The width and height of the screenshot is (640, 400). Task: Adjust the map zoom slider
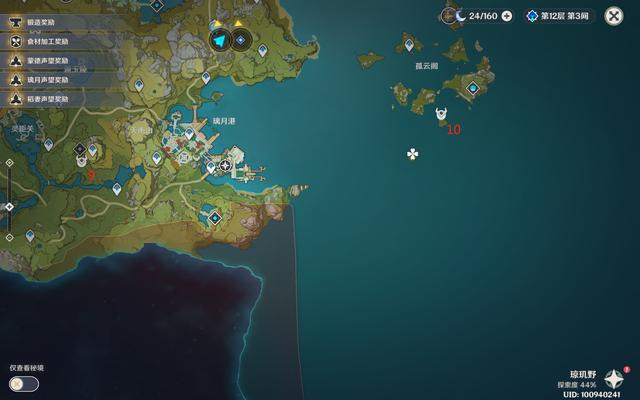9,207
